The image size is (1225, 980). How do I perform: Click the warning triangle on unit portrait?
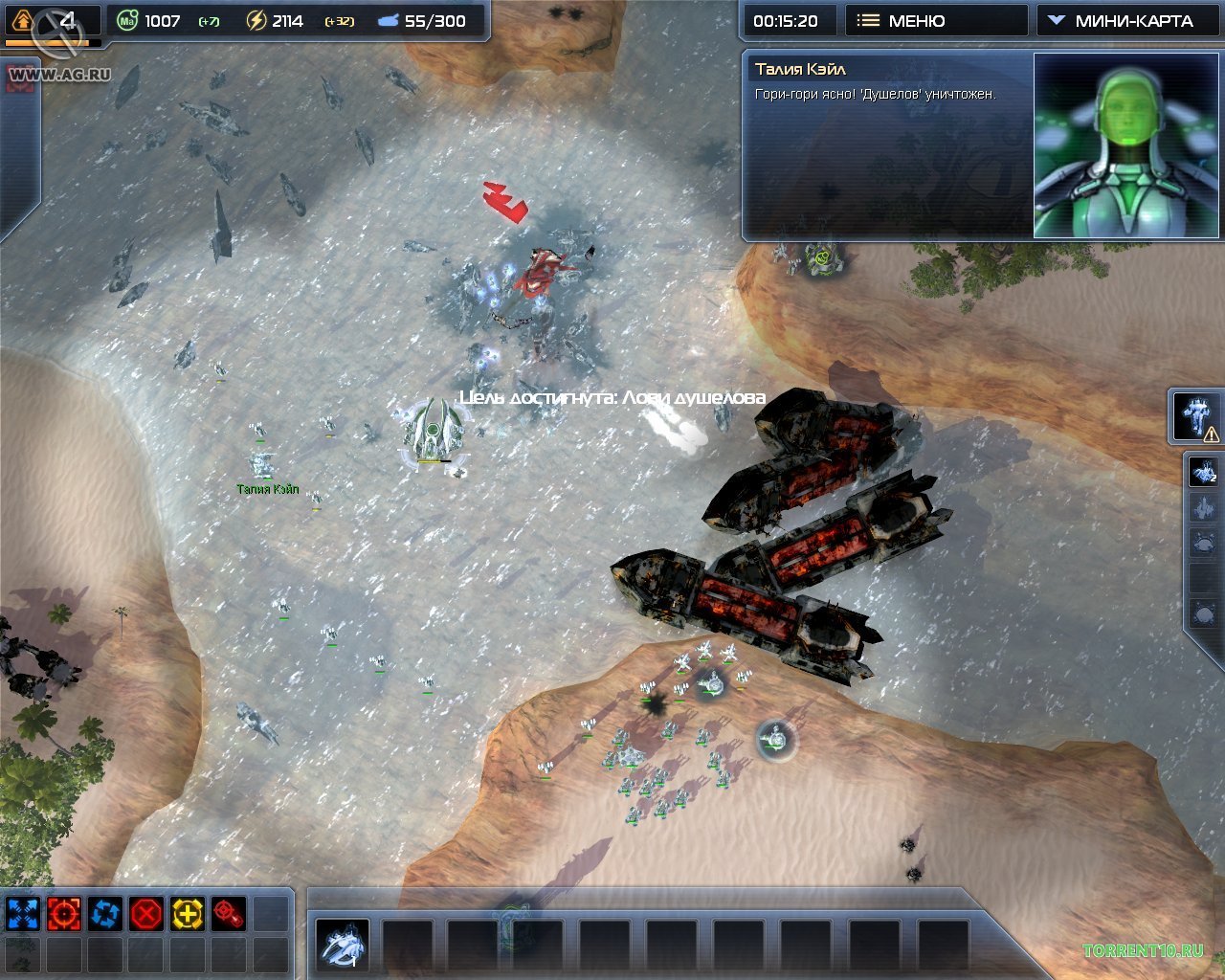1211,434
